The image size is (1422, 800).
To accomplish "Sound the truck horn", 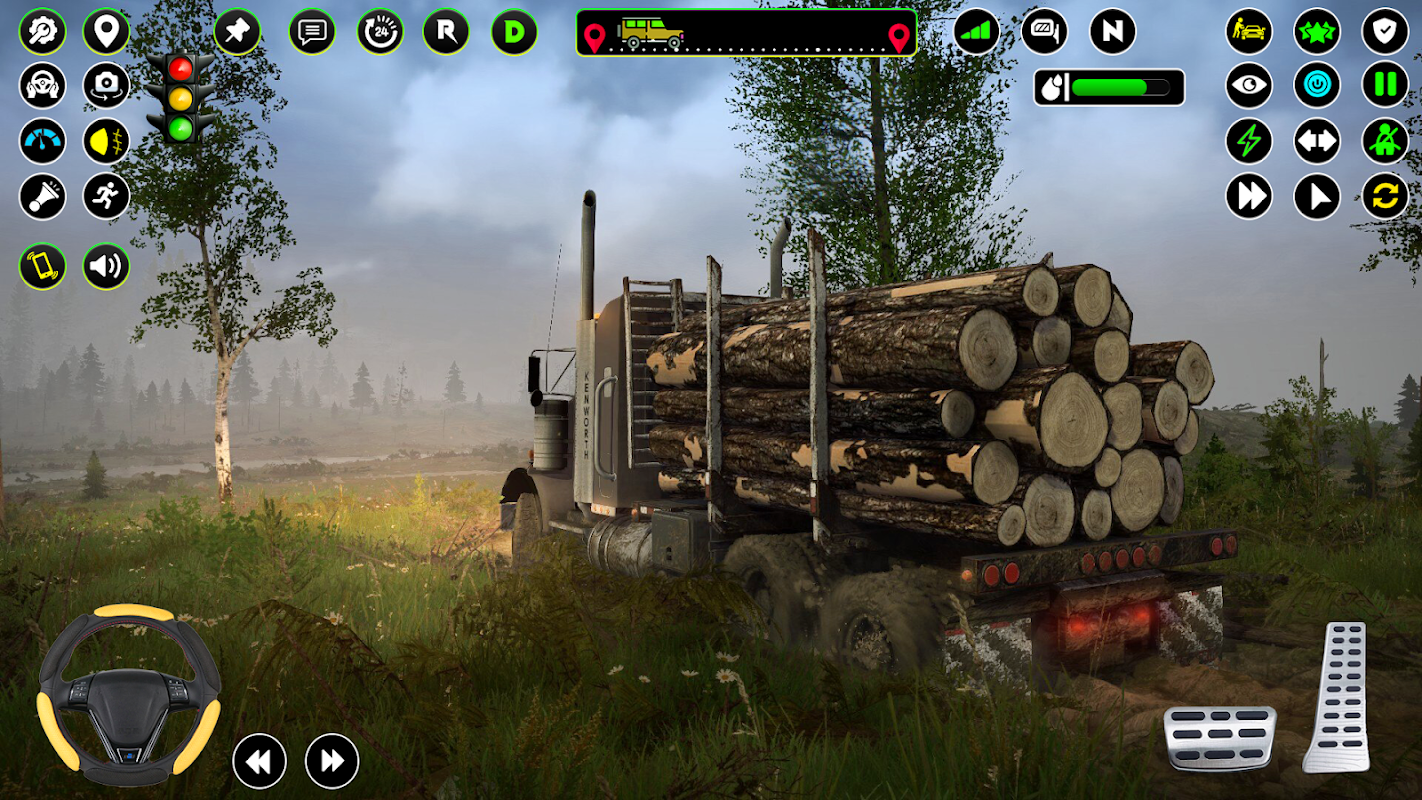I will (x=42, y=196).
